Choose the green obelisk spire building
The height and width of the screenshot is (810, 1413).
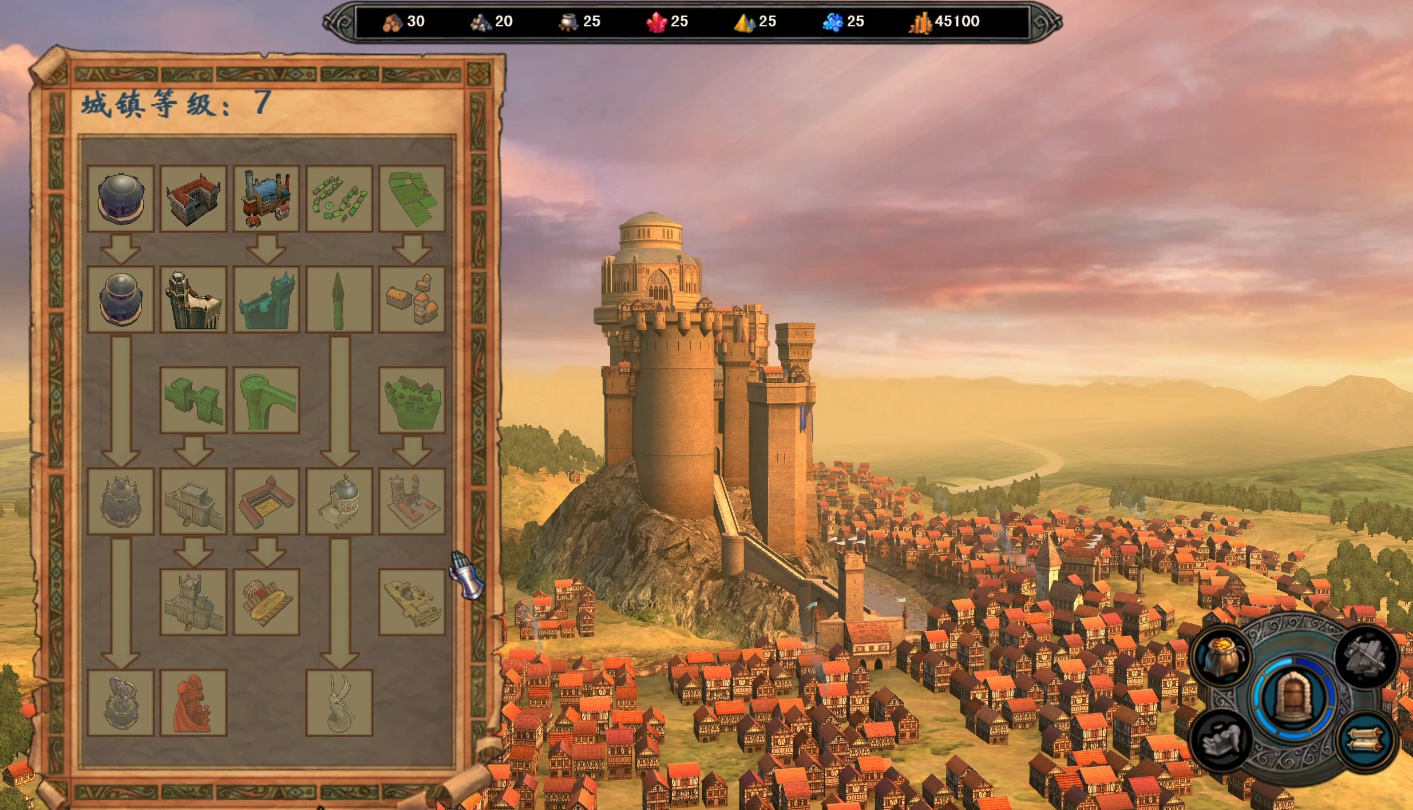(x=339, y=299)
